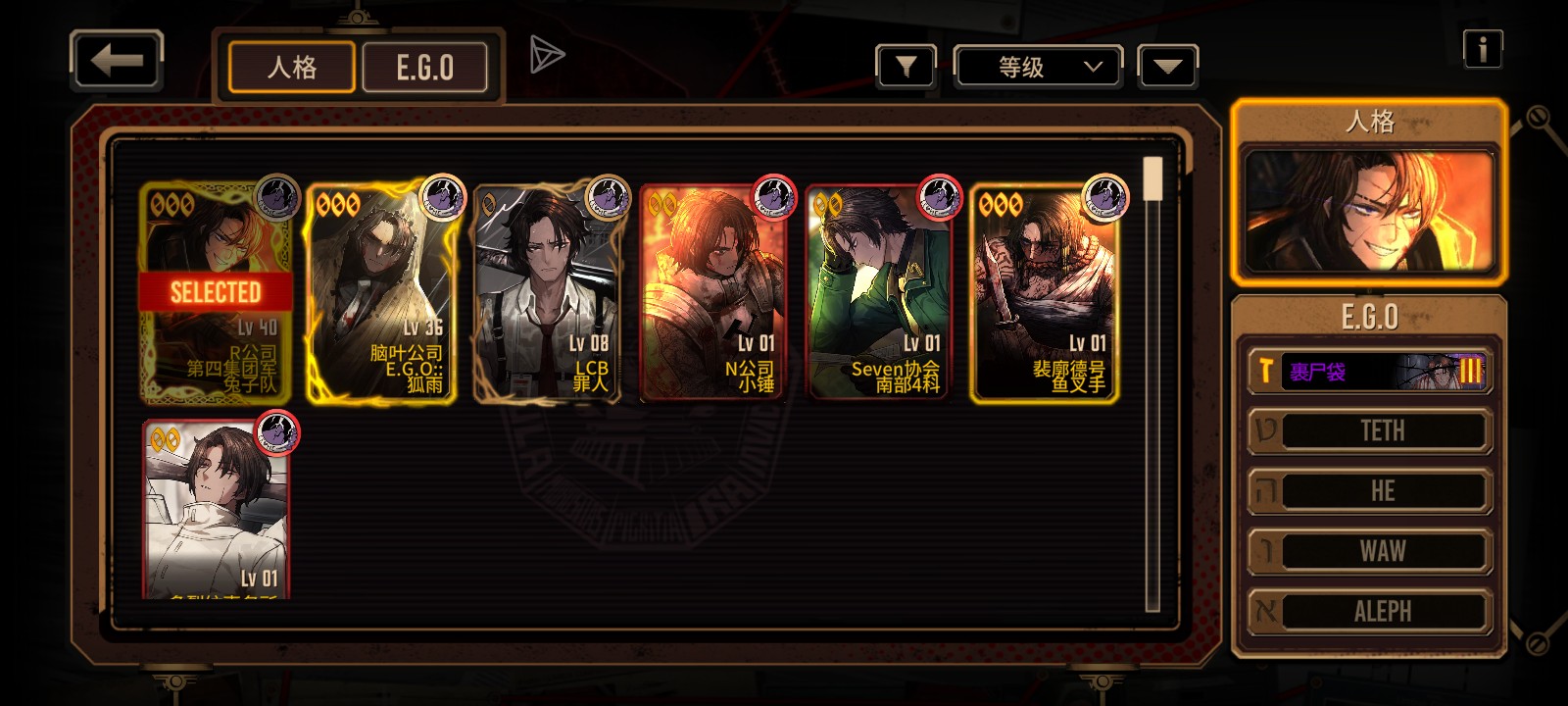
Task: Open the 裹尸袋 E.G.O slot
Action: [x=1369, y=371]
